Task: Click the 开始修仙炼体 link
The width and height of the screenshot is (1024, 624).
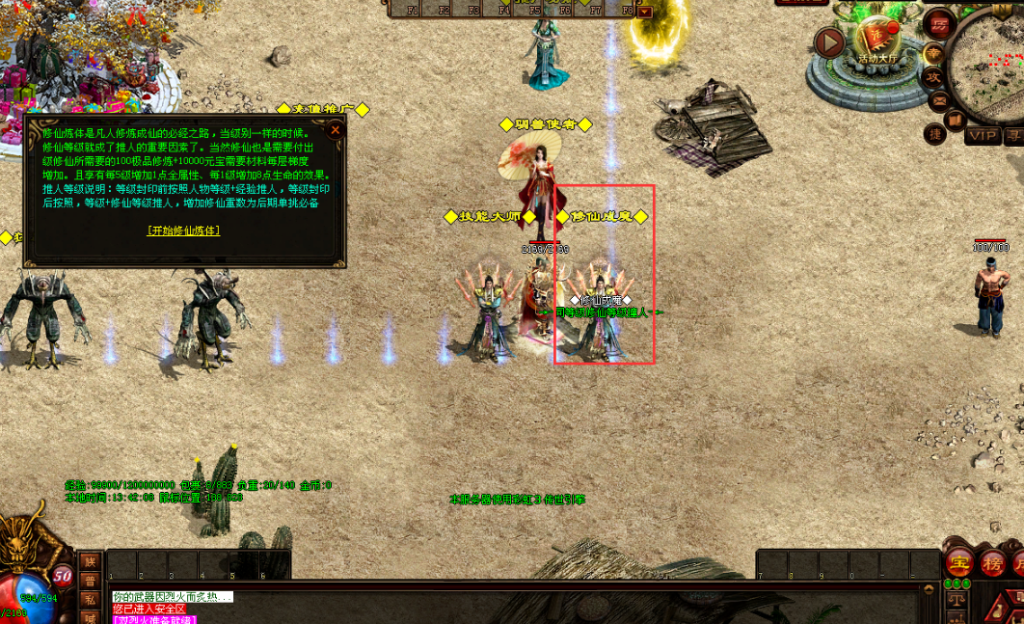Action: 184,230
